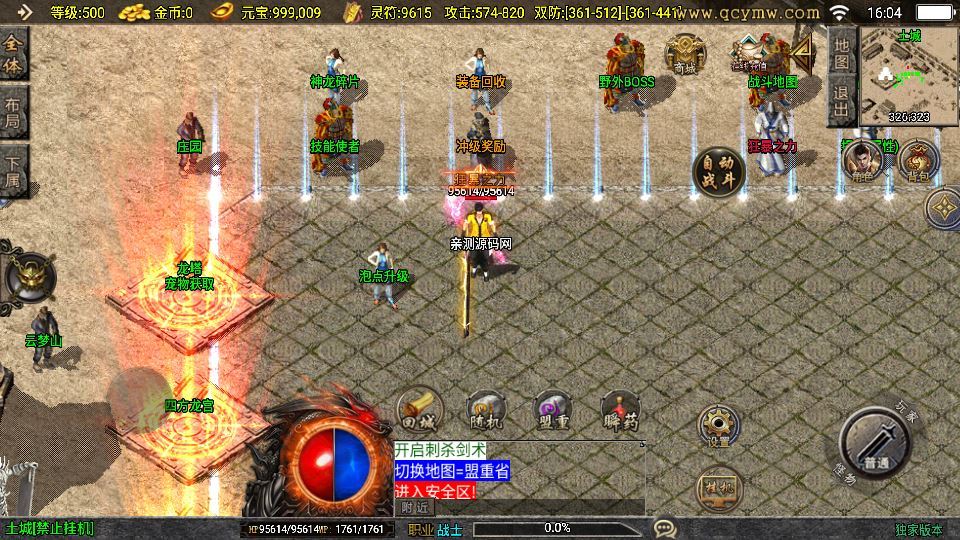Viewport: 960px width, 540px height.
Task: Switch to the 附近 chat channel
Action: pyautogui.click(x=413, y=507)
